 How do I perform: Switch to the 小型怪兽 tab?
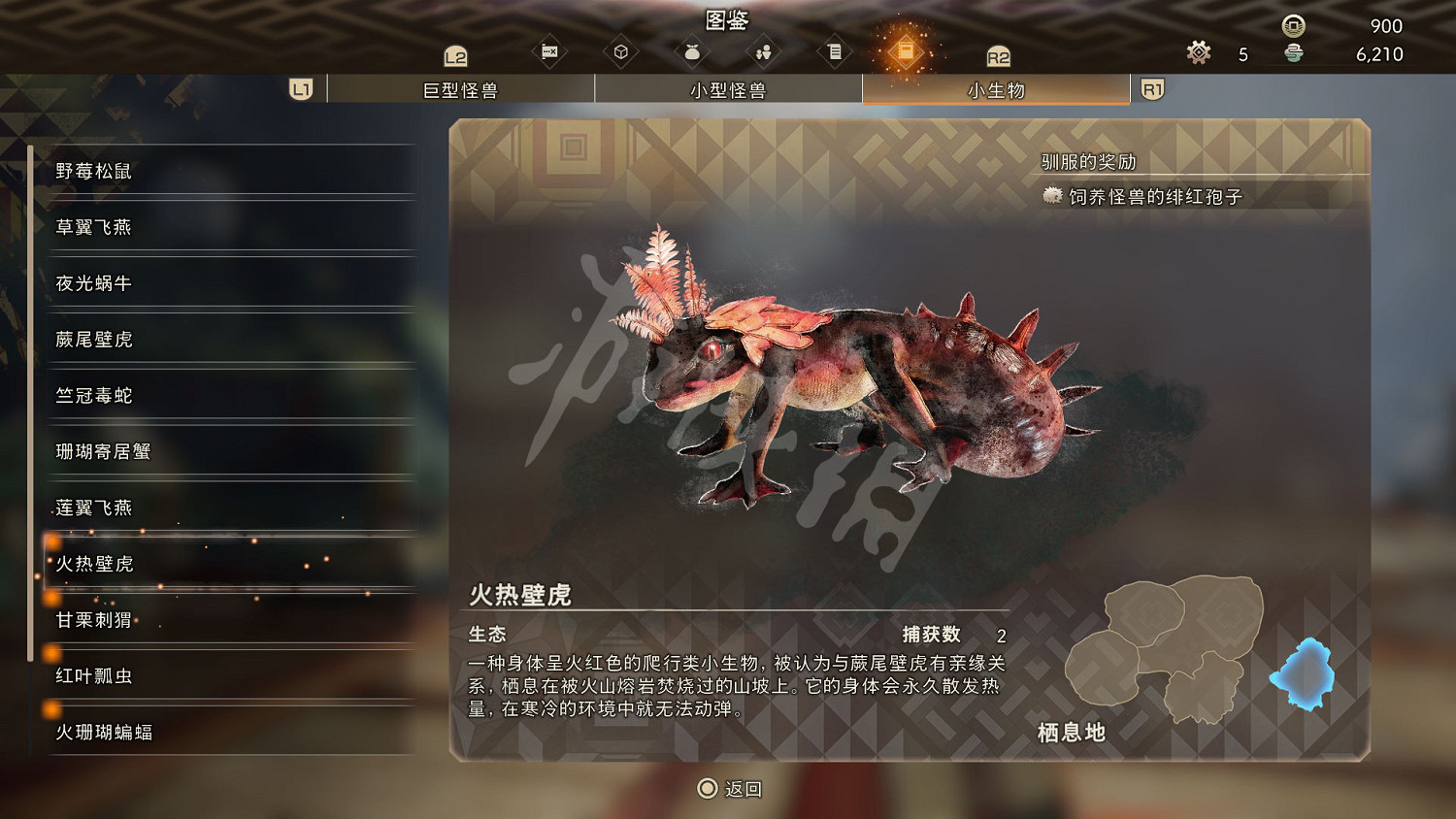point(728,88)
